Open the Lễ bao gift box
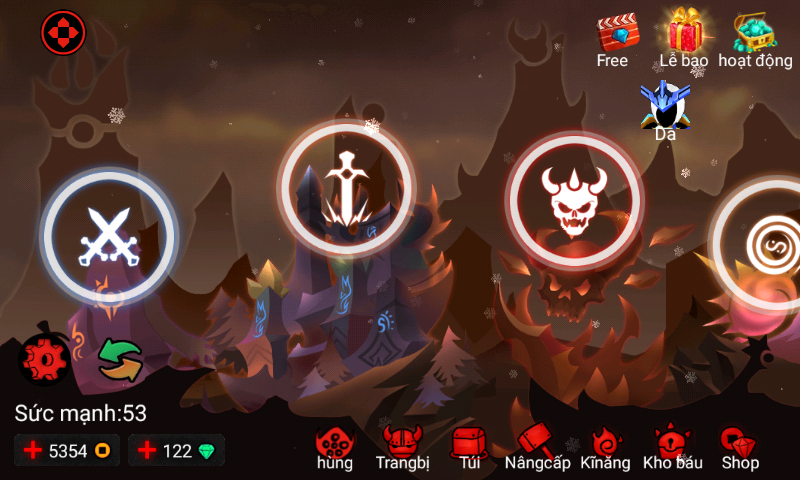800x480 pixels. tap(684, 38)
